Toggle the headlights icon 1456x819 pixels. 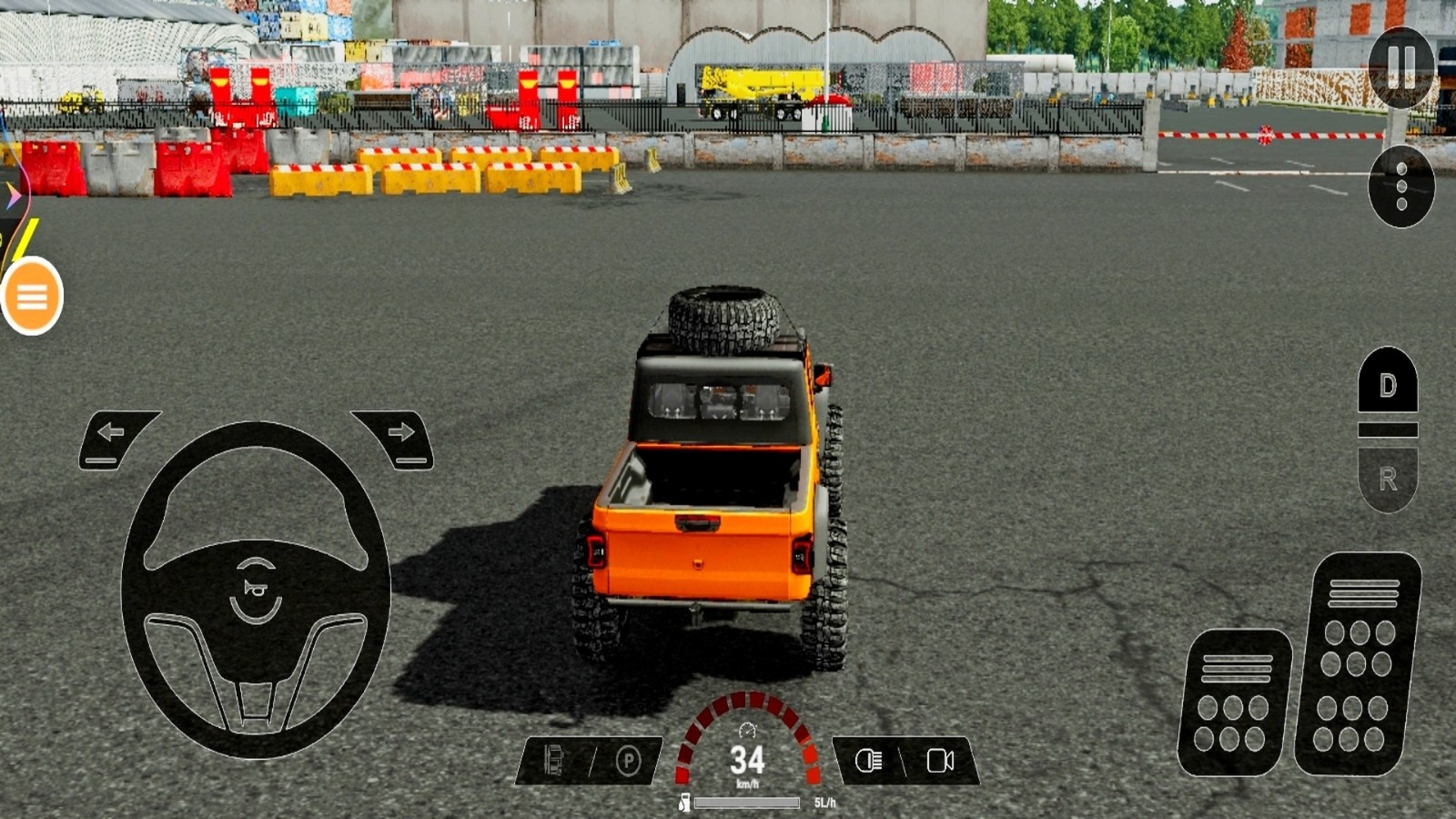[869, 761]
